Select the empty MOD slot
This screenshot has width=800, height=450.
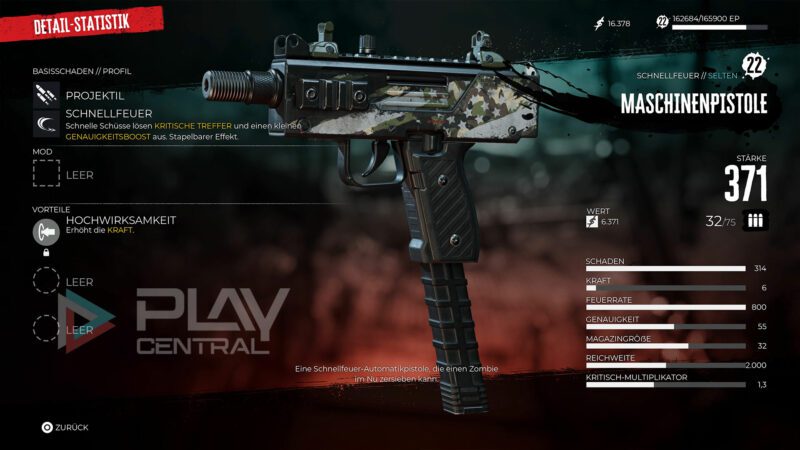46,174
